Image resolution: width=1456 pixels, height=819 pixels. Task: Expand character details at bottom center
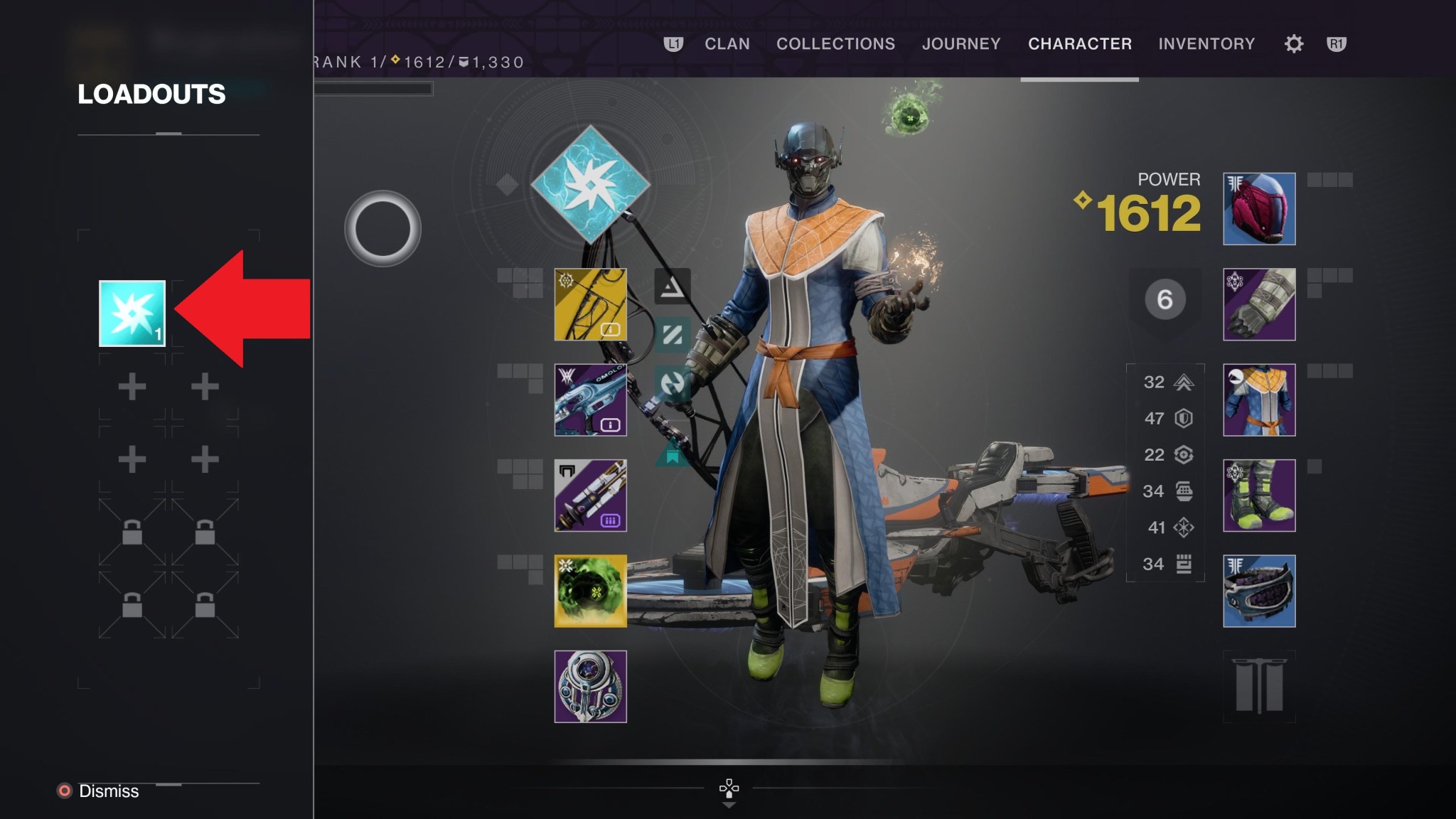(x=728, y=789)
